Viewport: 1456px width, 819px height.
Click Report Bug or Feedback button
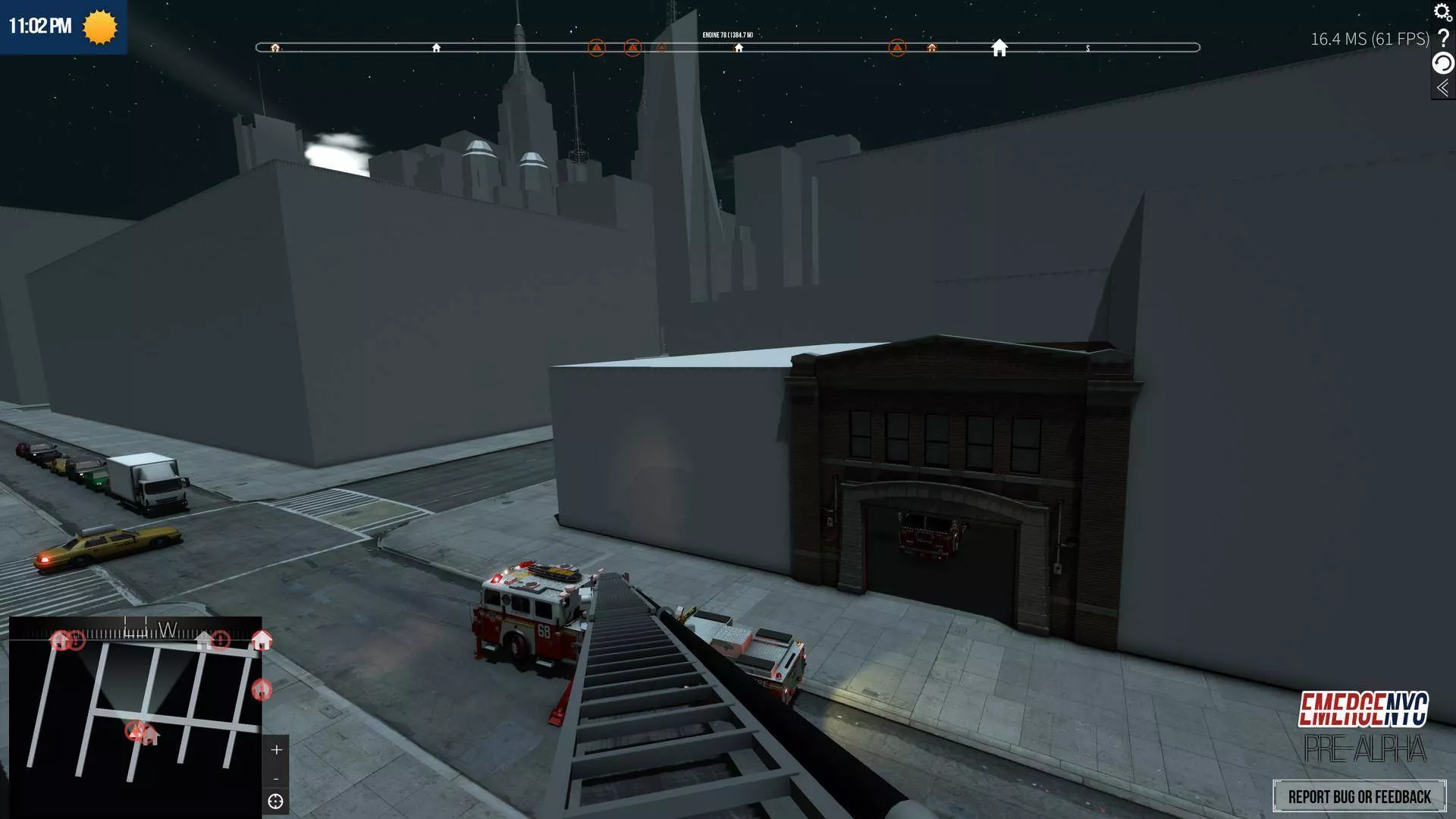tap(1359, 796)
